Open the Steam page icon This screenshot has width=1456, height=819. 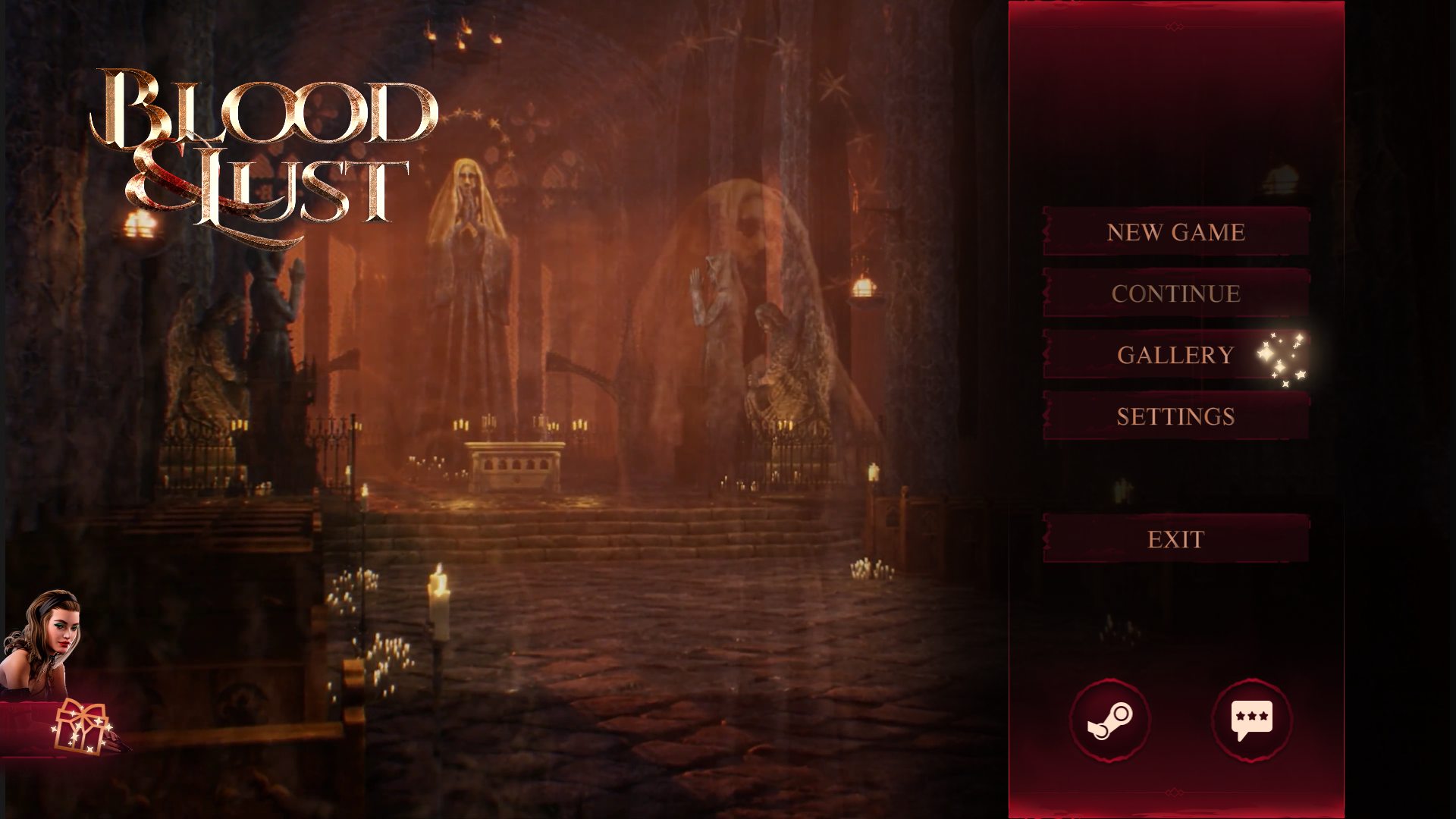click(x=1109, y=720)
